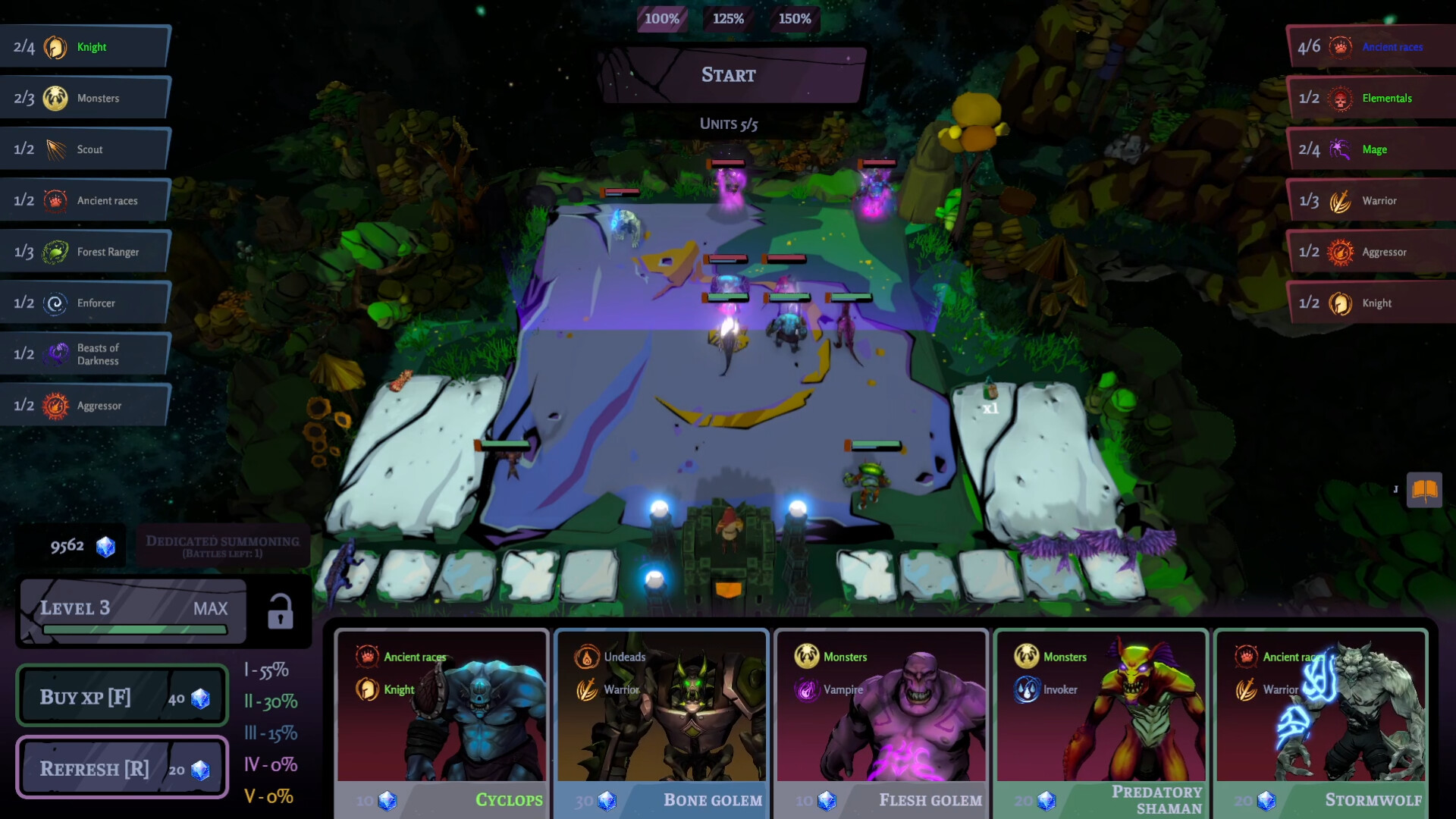Screen dimensions: 1456x819
Task: Select the Flesh Golem shop card
Action: [x=881, y=720]
